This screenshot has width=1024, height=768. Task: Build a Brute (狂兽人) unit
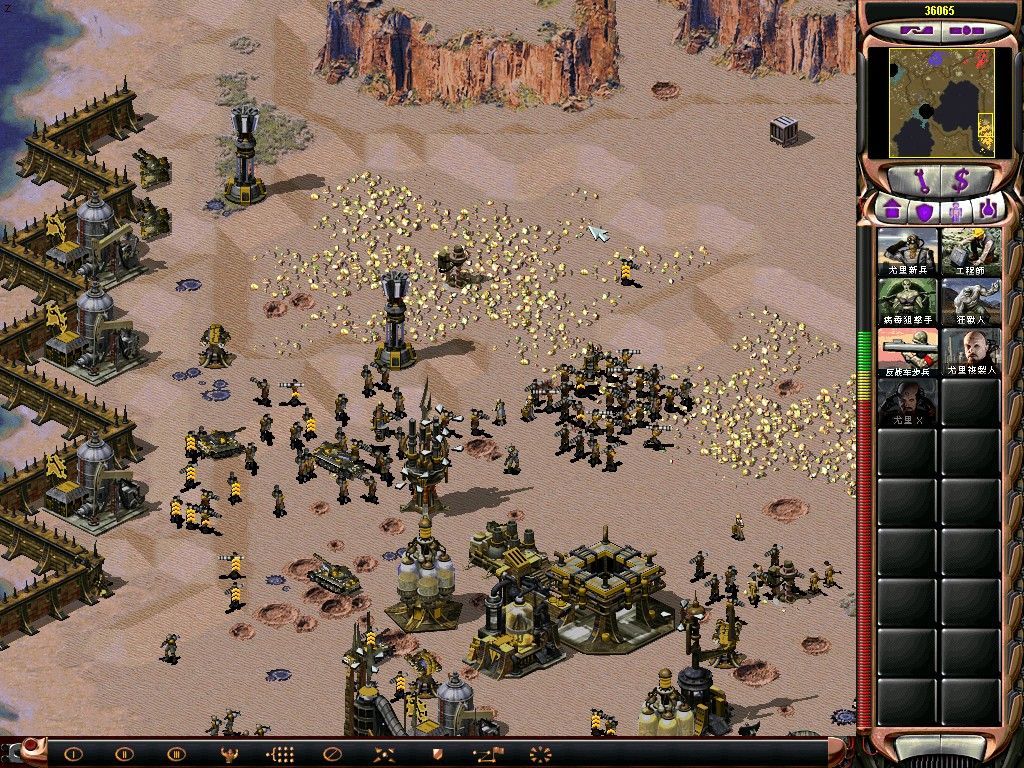[970, 301]
